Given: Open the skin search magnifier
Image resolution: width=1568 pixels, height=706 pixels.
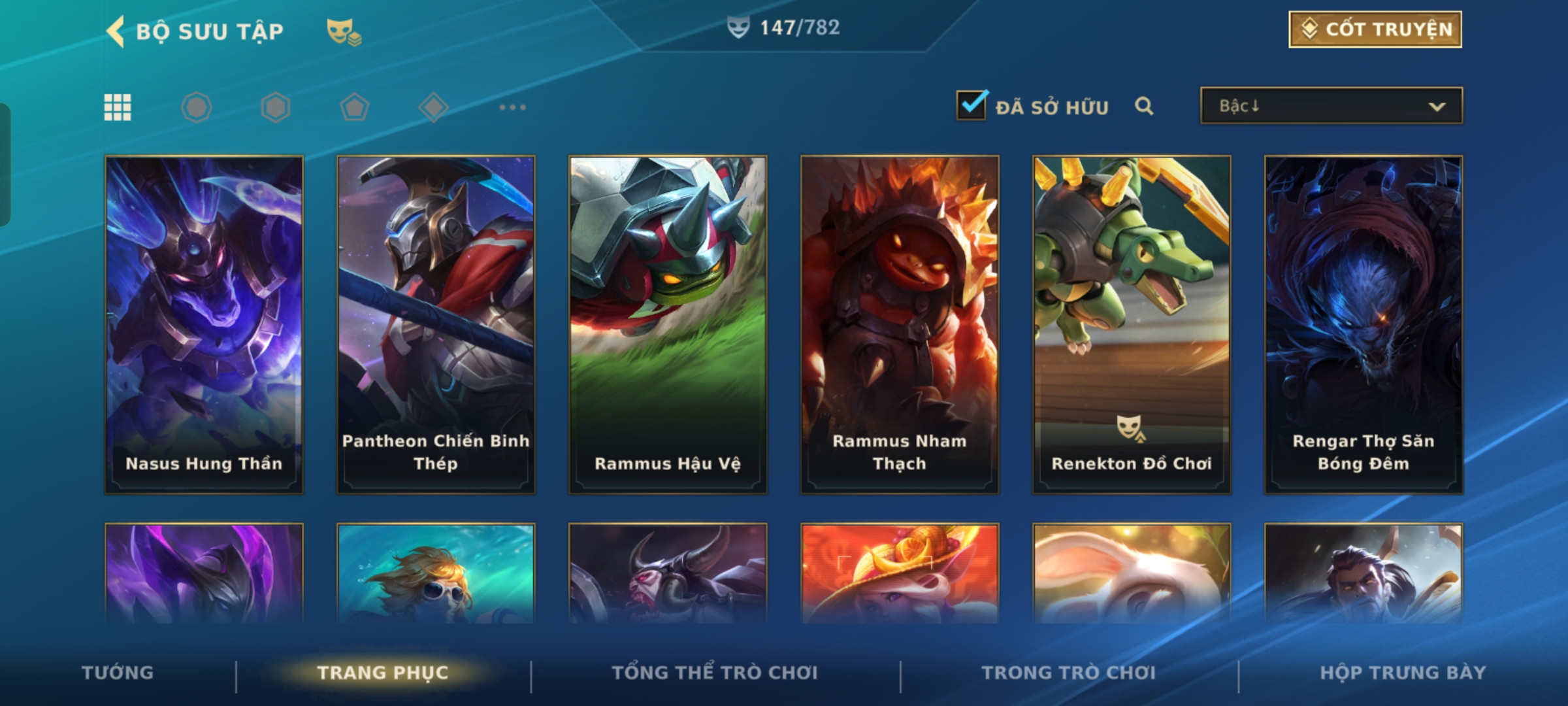Looking at the screenshot, I should coord(1143,106).
